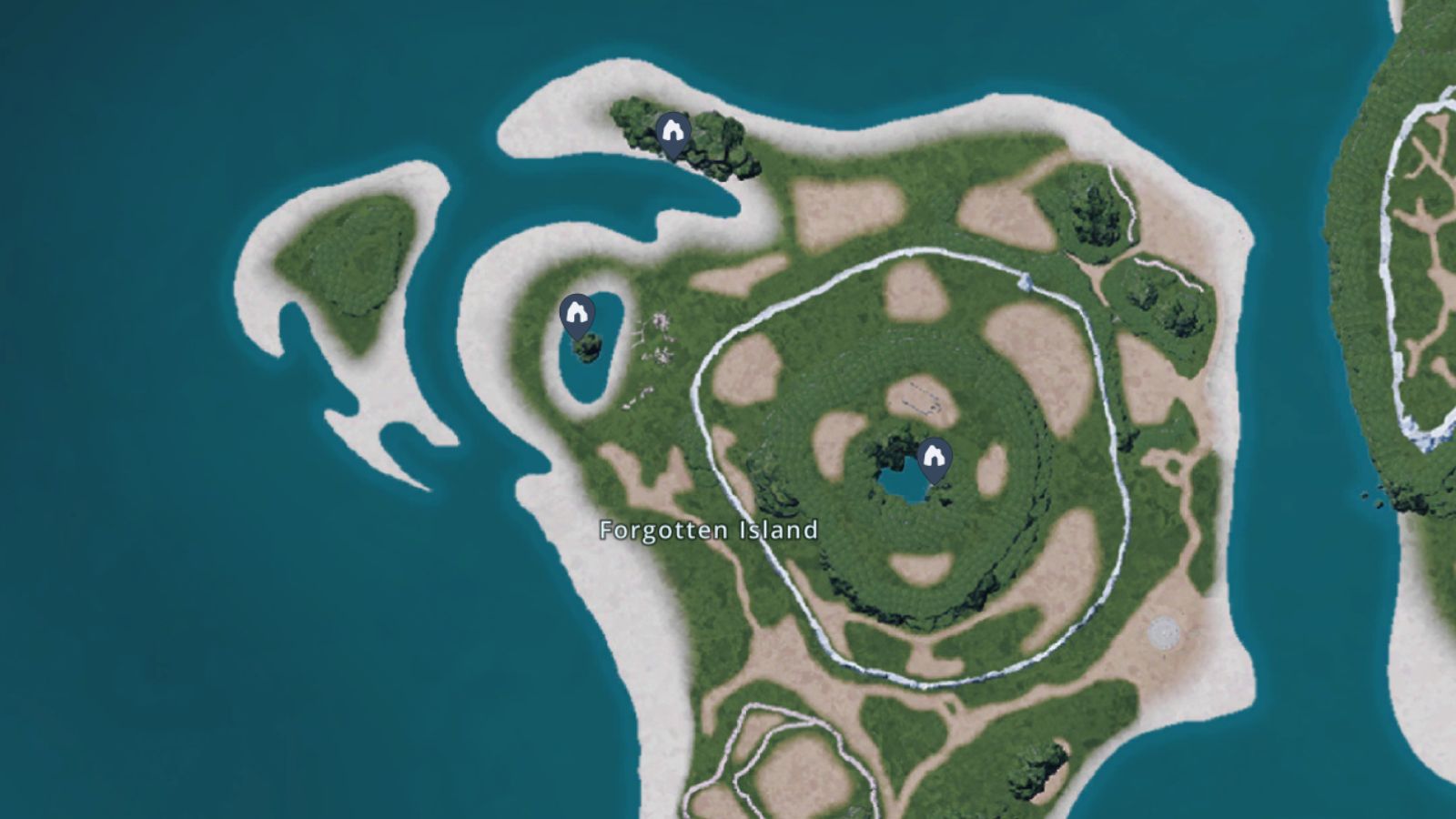The width and height of the screenshot is (1456, 819).
Task: Select the gray circular landmark on the east beach
Action: (1163, 631)
